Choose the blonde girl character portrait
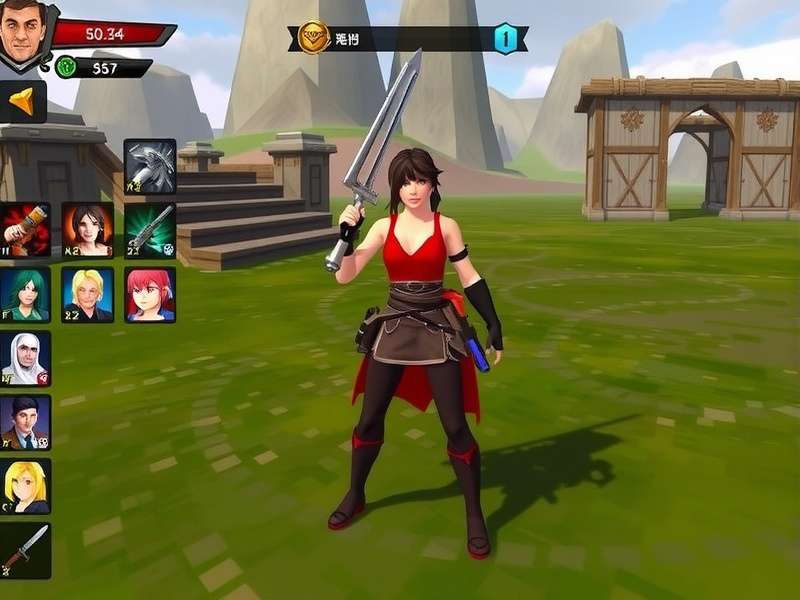The width and height of the screenshot is (800, 600). pyautogui.click(x=25, y=486)
